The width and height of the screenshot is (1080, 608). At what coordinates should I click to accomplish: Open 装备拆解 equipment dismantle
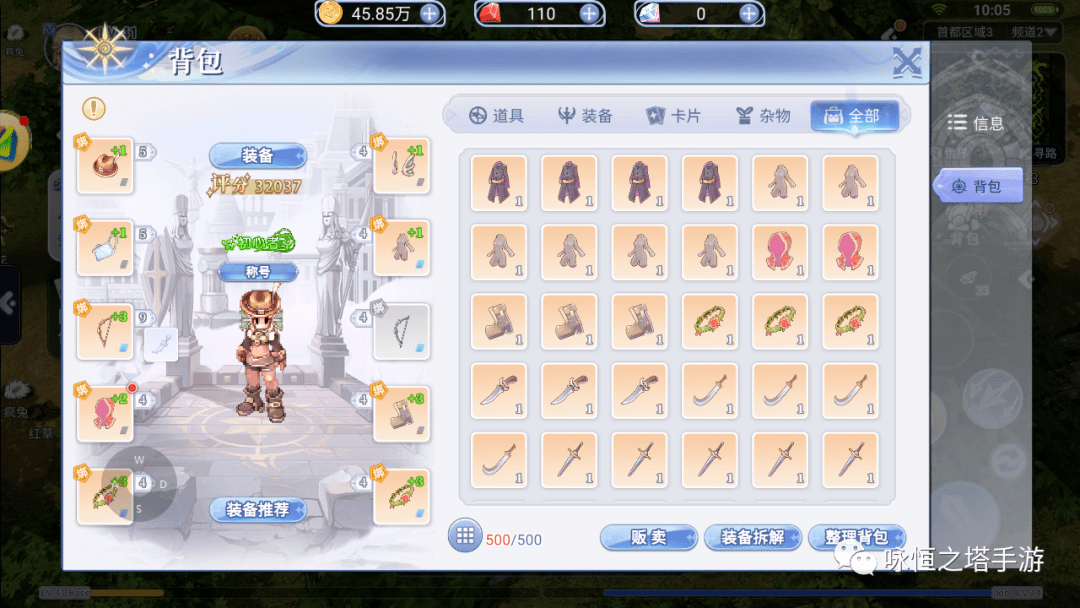click(753, 538)
